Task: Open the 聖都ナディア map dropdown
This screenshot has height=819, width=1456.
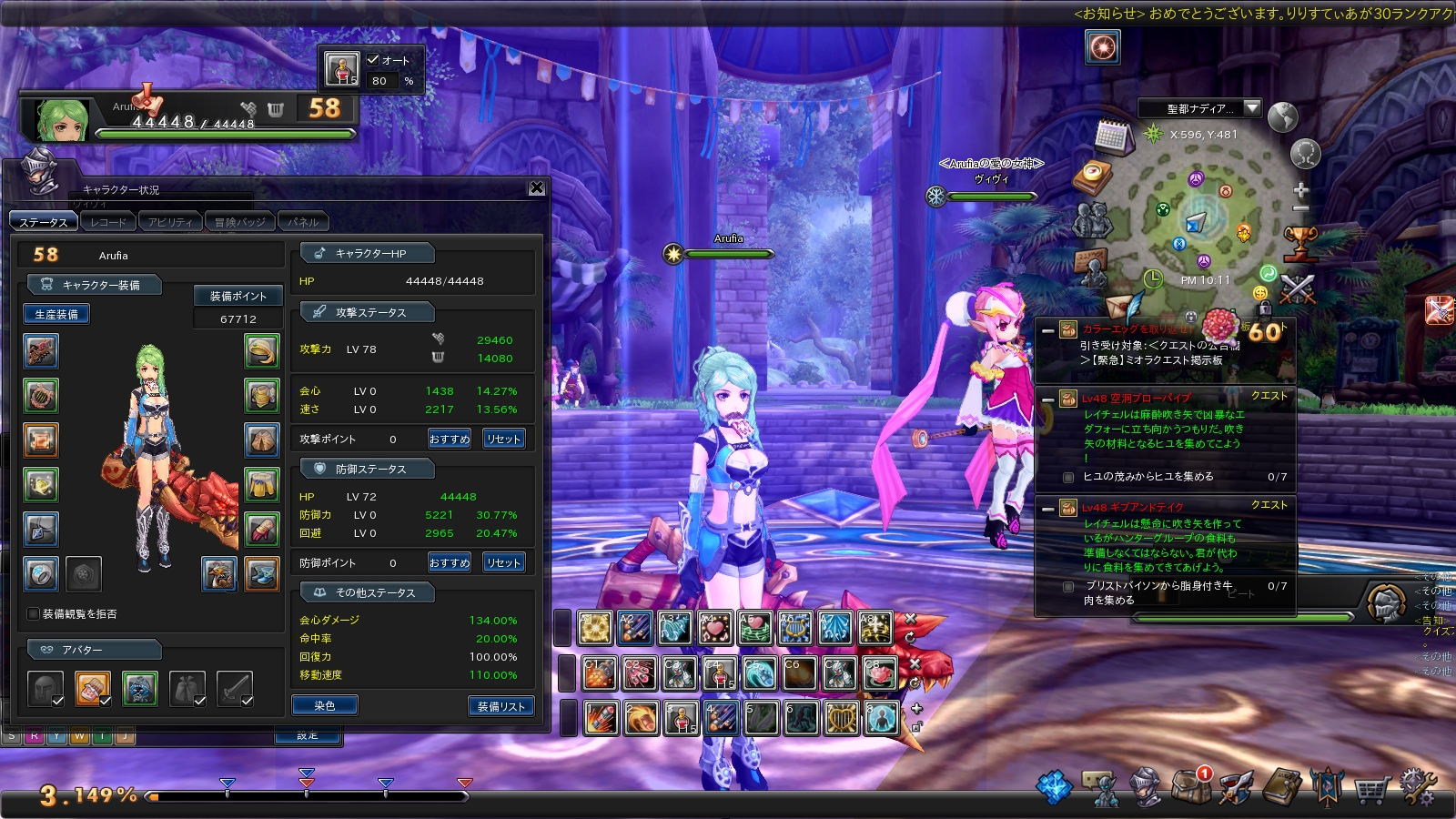Action: (1252, 108)
